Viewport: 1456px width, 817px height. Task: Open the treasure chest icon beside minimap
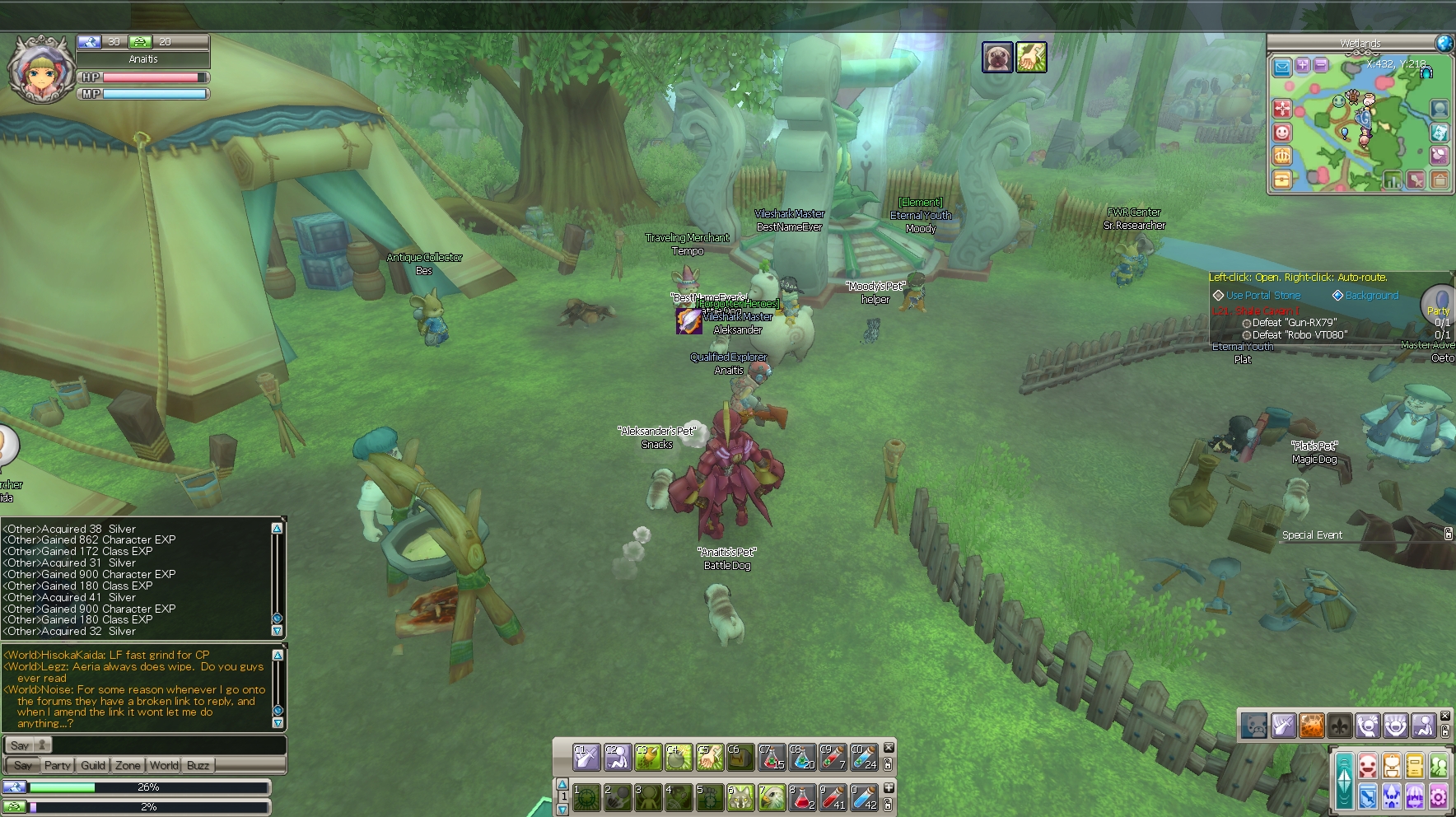(1282, 179)
